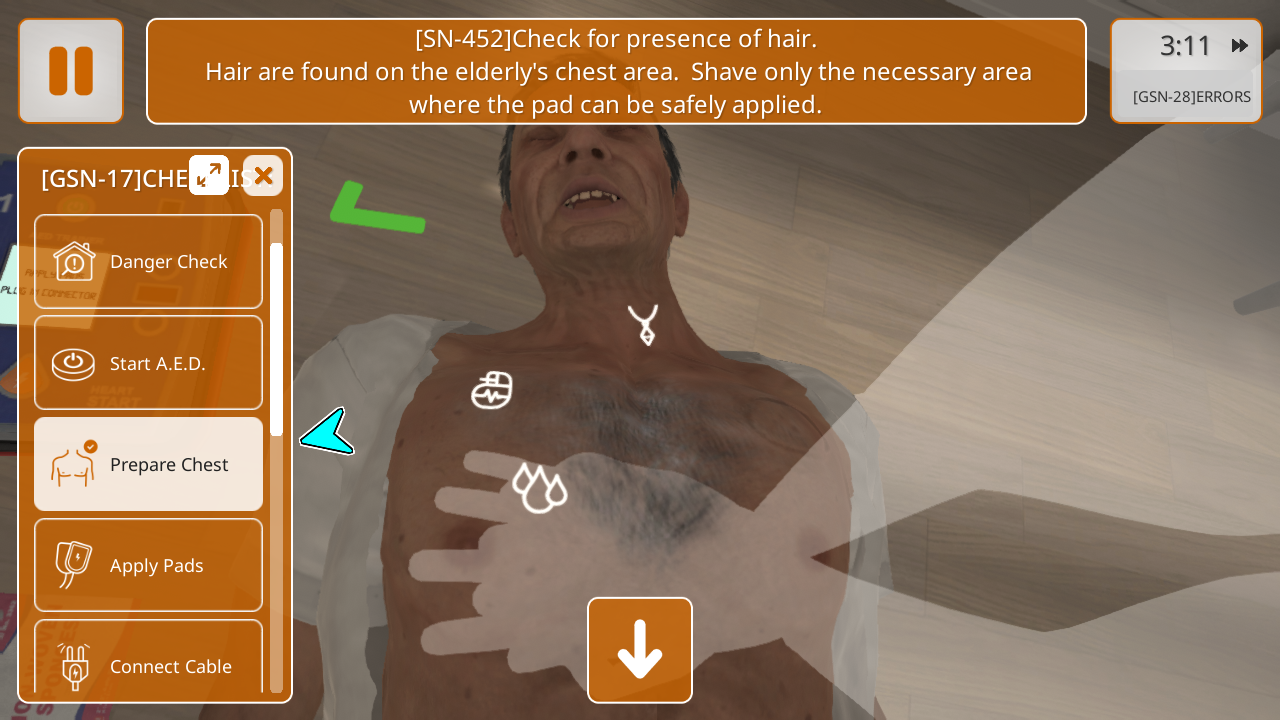Open the Prepare Chest step
The width and height of the screenshot is (1280, 720).
point(149,464)
